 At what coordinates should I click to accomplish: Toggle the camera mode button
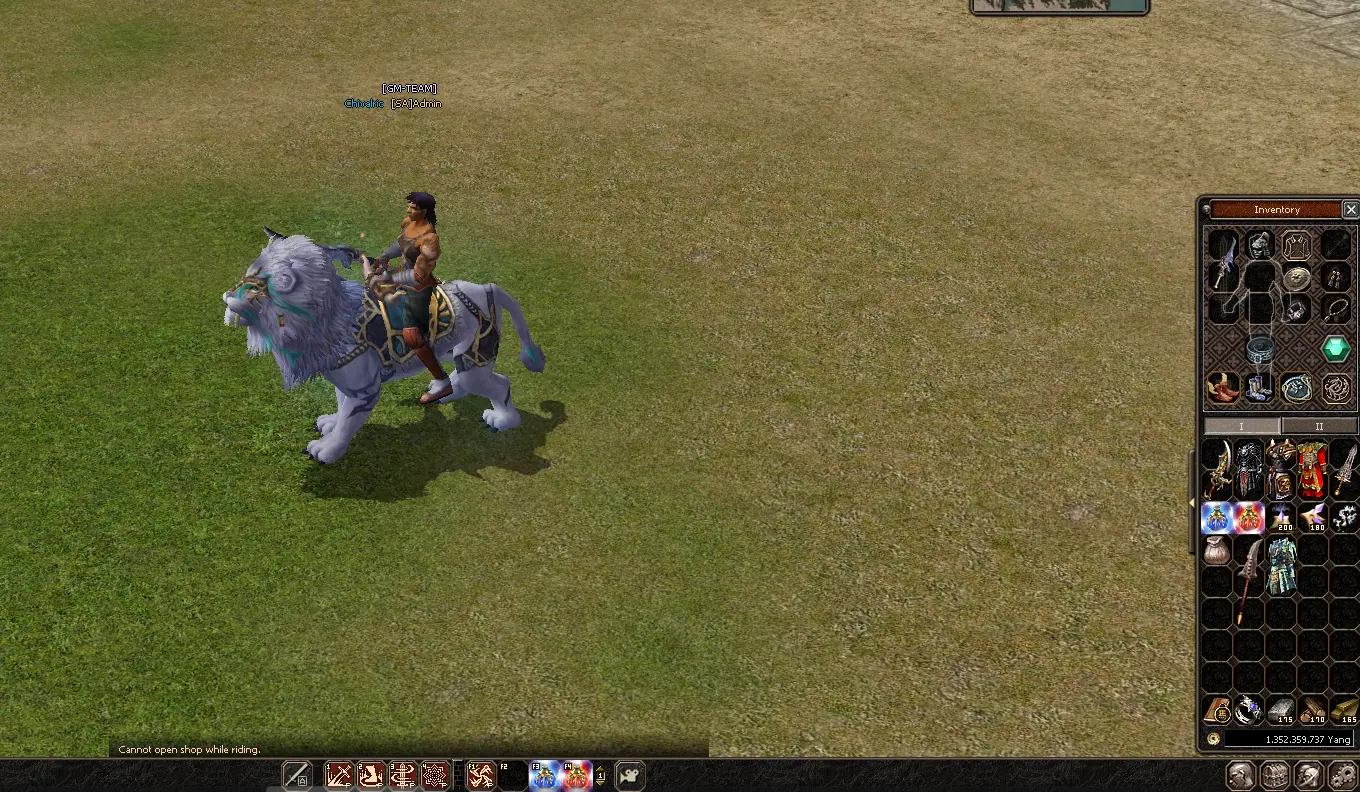[630, 775]
